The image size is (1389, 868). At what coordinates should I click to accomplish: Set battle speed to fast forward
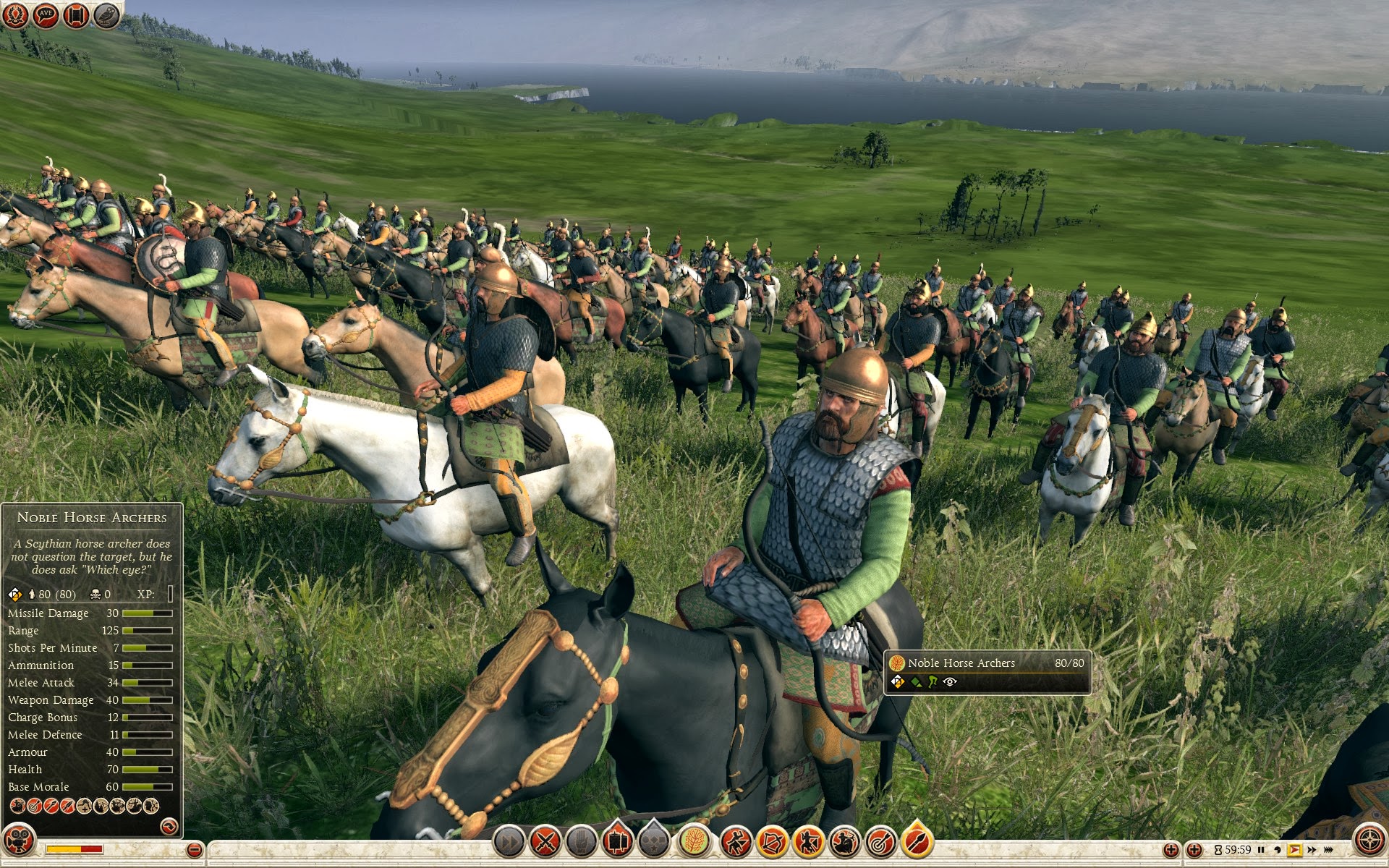point(1312,850)
